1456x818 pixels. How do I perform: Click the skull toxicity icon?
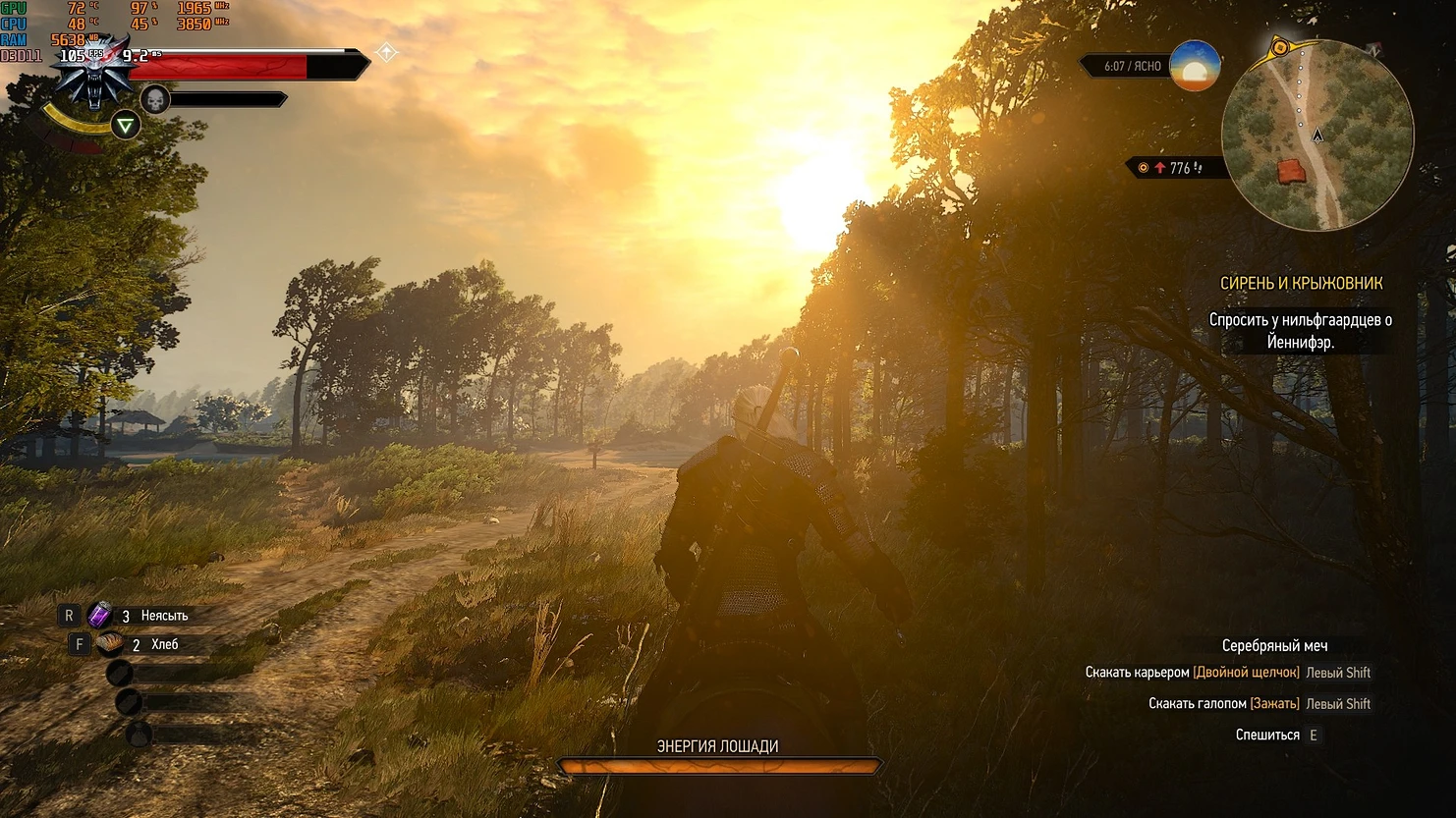coord(155,99)
